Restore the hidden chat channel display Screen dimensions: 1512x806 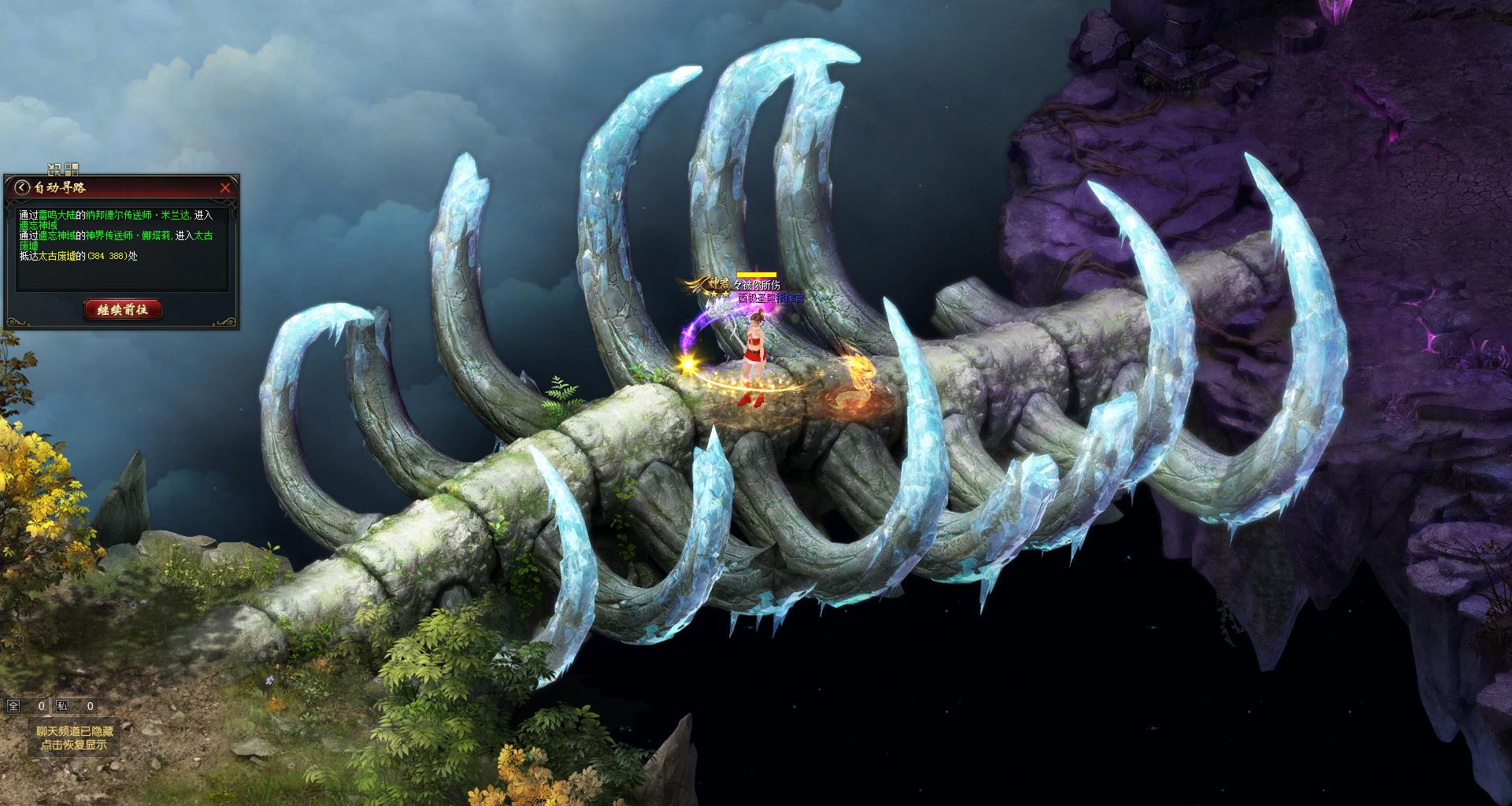[x=75, y=738]
